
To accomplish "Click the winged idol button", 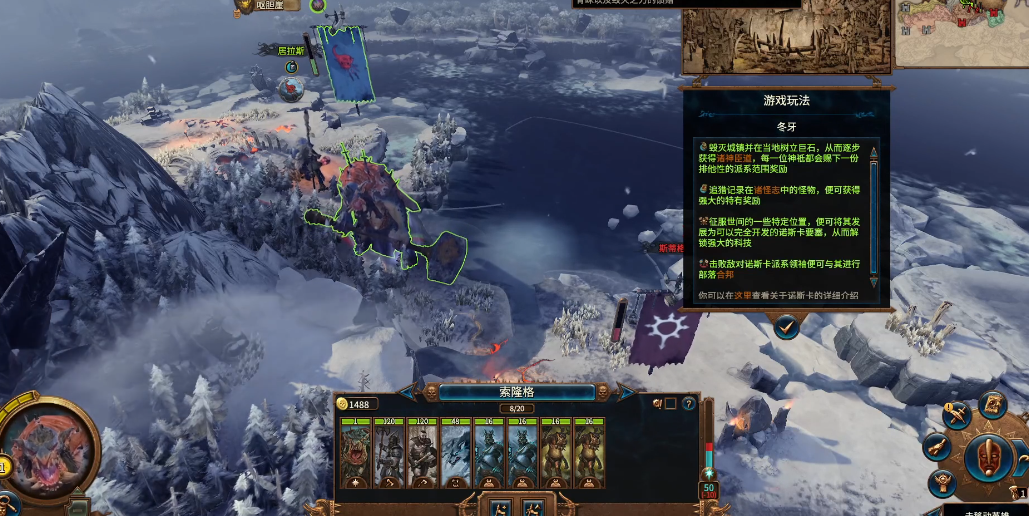I will click(943, 484).
